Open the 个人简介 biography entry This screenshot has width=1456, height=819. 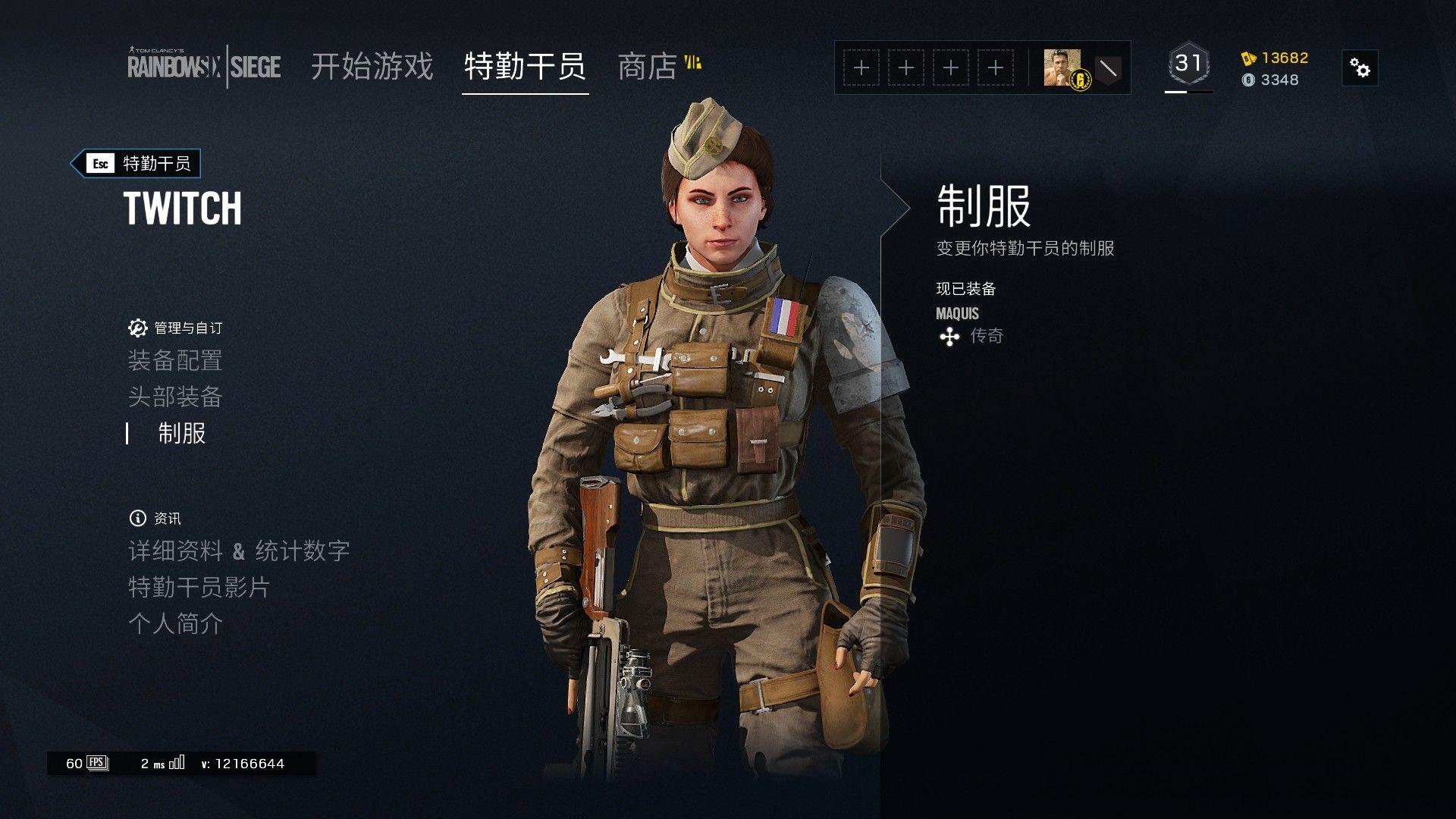point(175,623)
